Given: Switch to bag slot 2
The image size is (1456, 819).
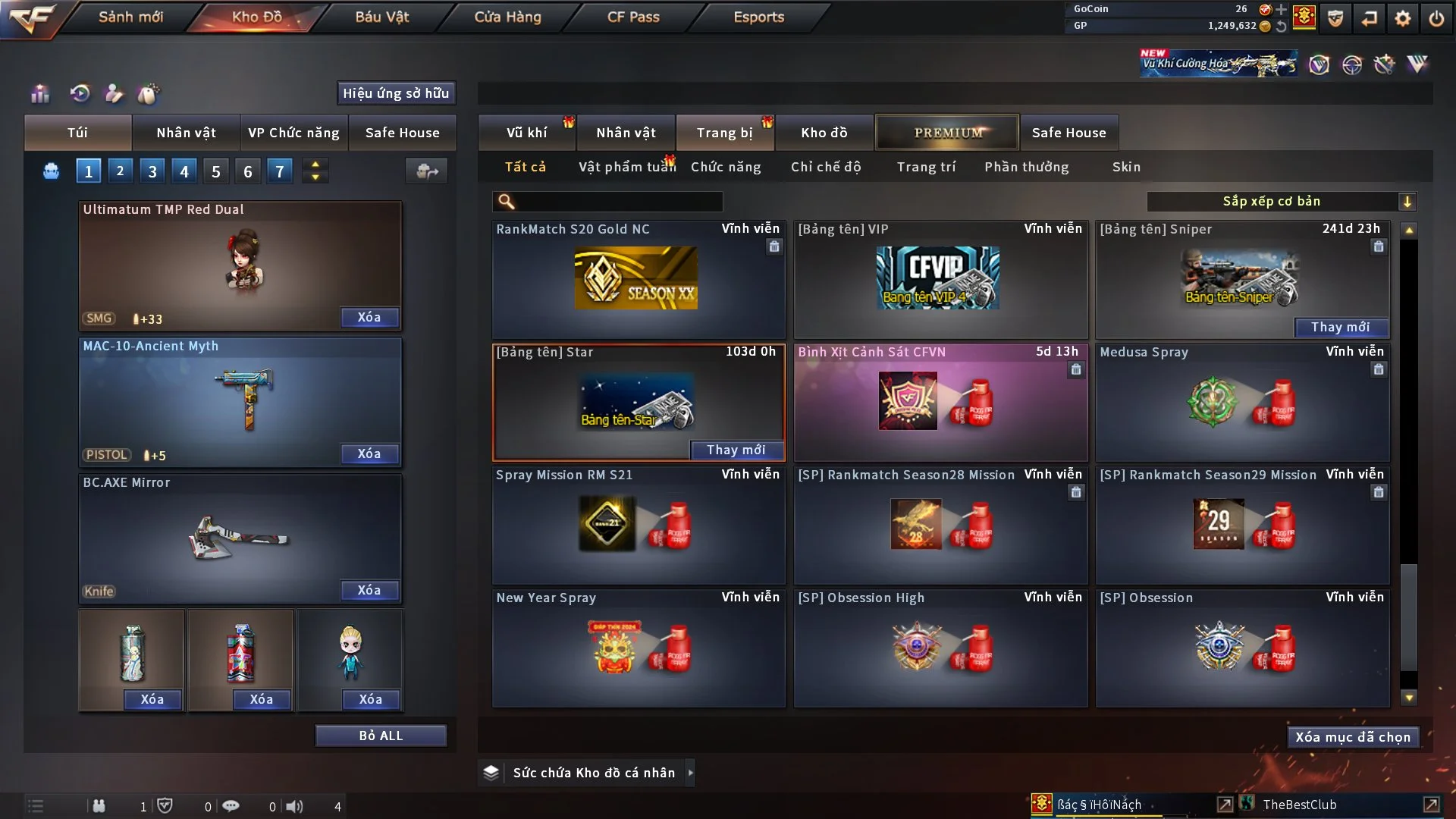Looking at the screenshot, I should tap(120, 171).
